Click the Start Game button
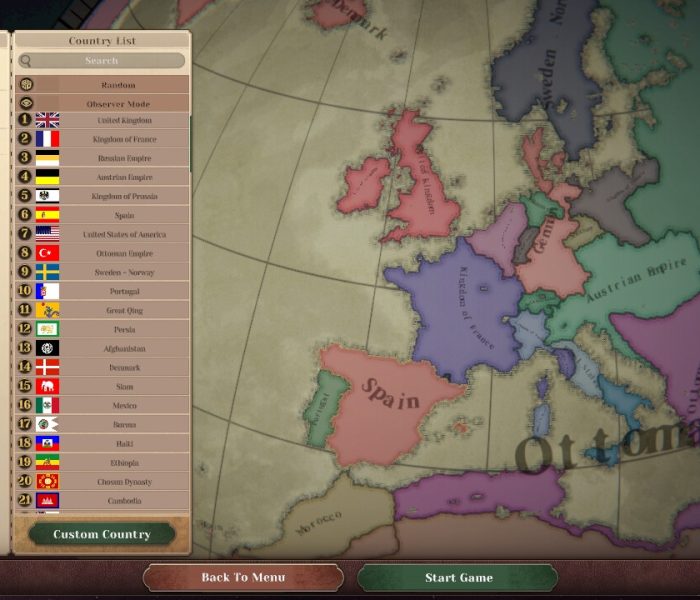 click(x=458, y=578)
